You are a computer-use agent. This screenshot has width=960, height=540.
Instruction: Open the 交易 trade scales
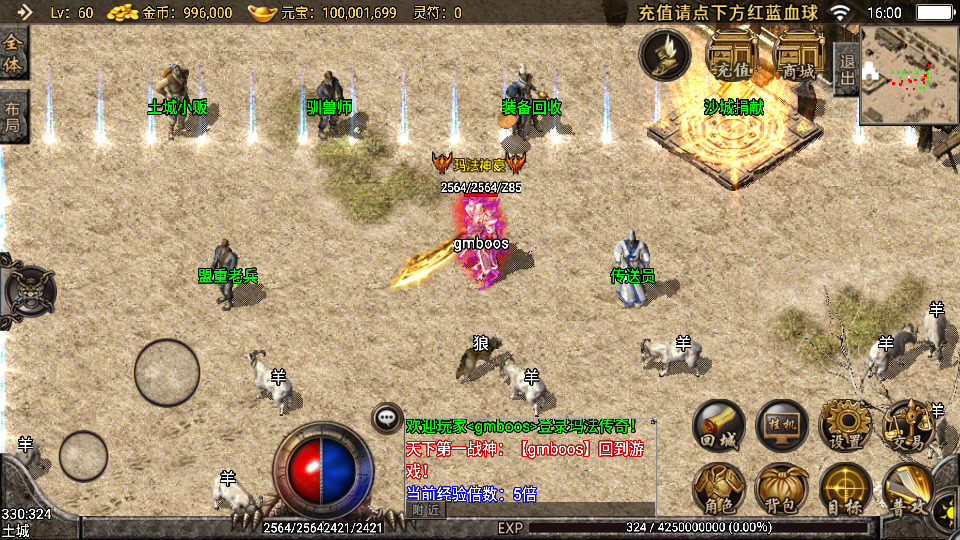click(908, 425)
